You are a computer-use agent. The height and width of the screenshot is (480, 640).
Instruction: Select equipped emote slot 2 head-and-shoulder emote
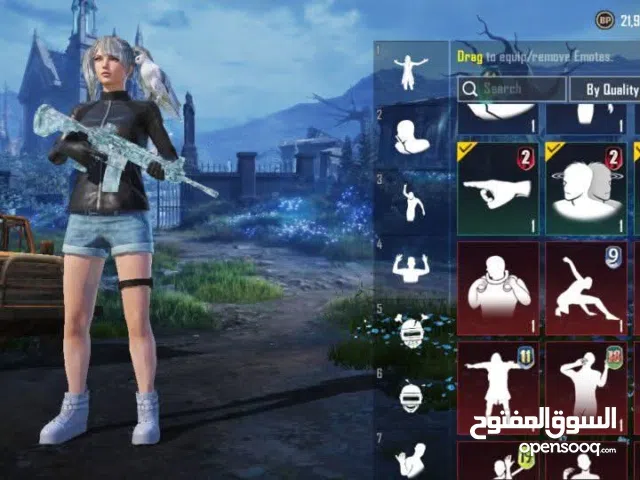pos(412,135)
